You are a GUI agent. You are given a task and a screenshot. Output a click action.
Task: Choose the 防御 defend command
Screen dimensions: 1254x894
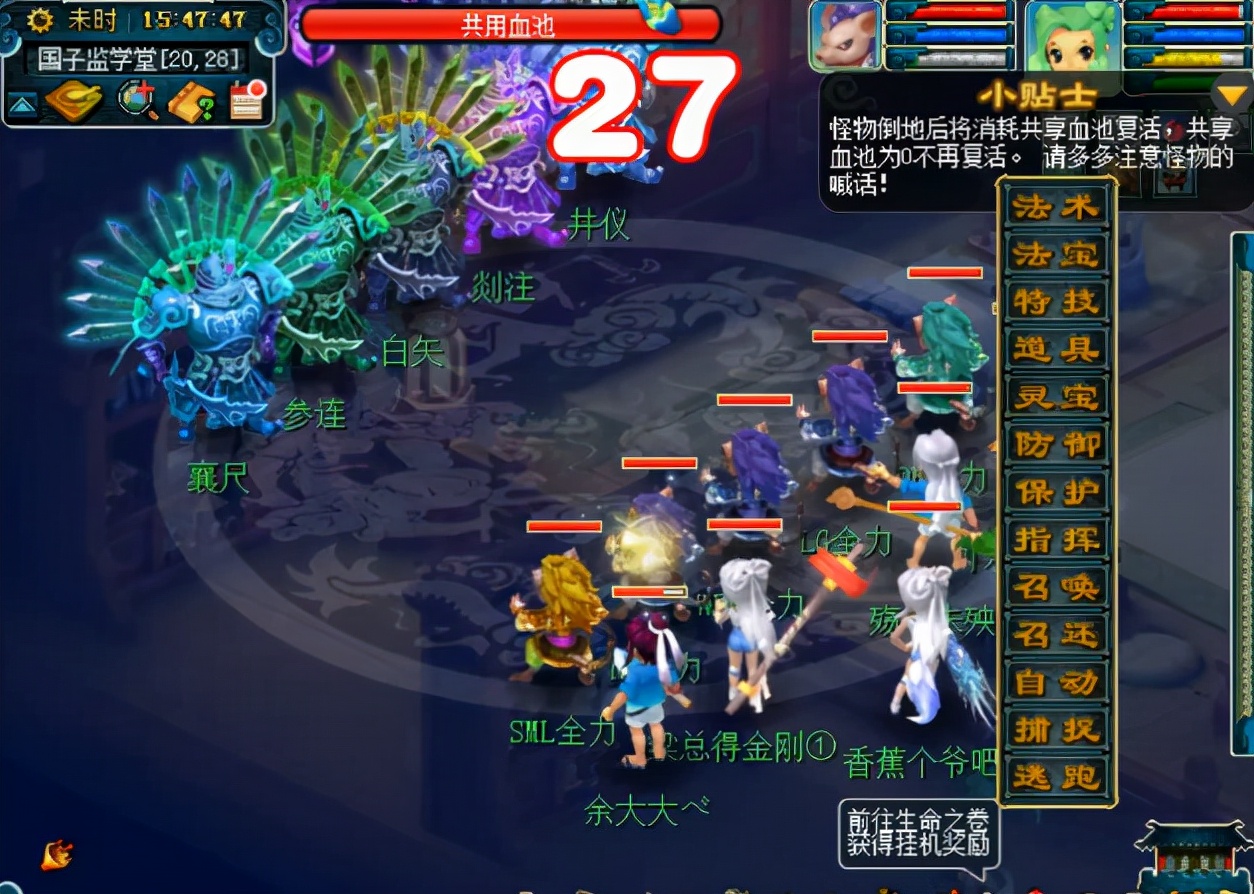(x=1056, y=445)
